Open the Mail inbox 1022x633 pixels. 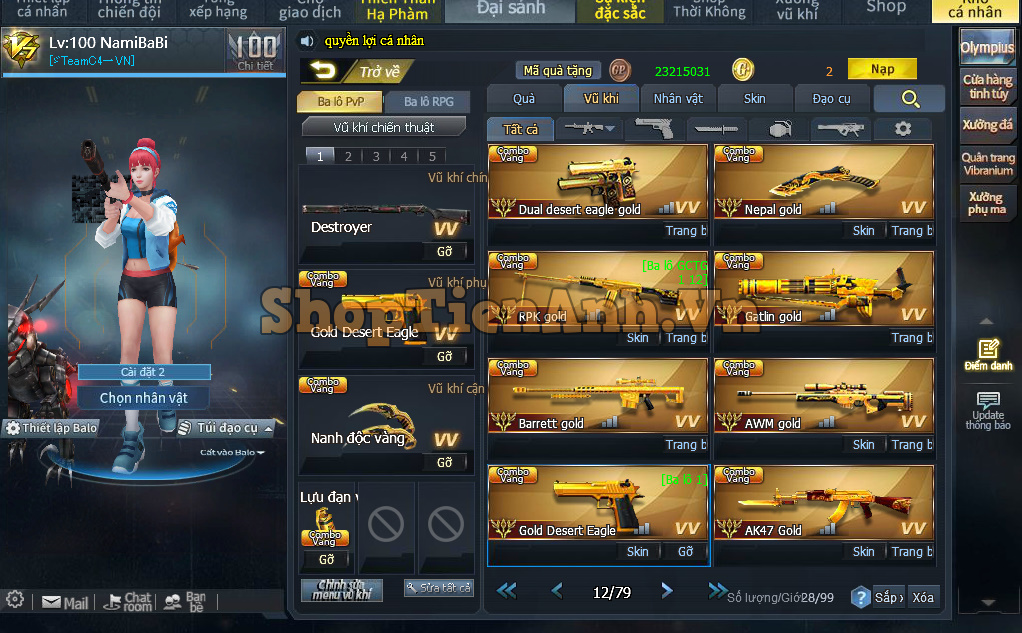tap(65, 603)
